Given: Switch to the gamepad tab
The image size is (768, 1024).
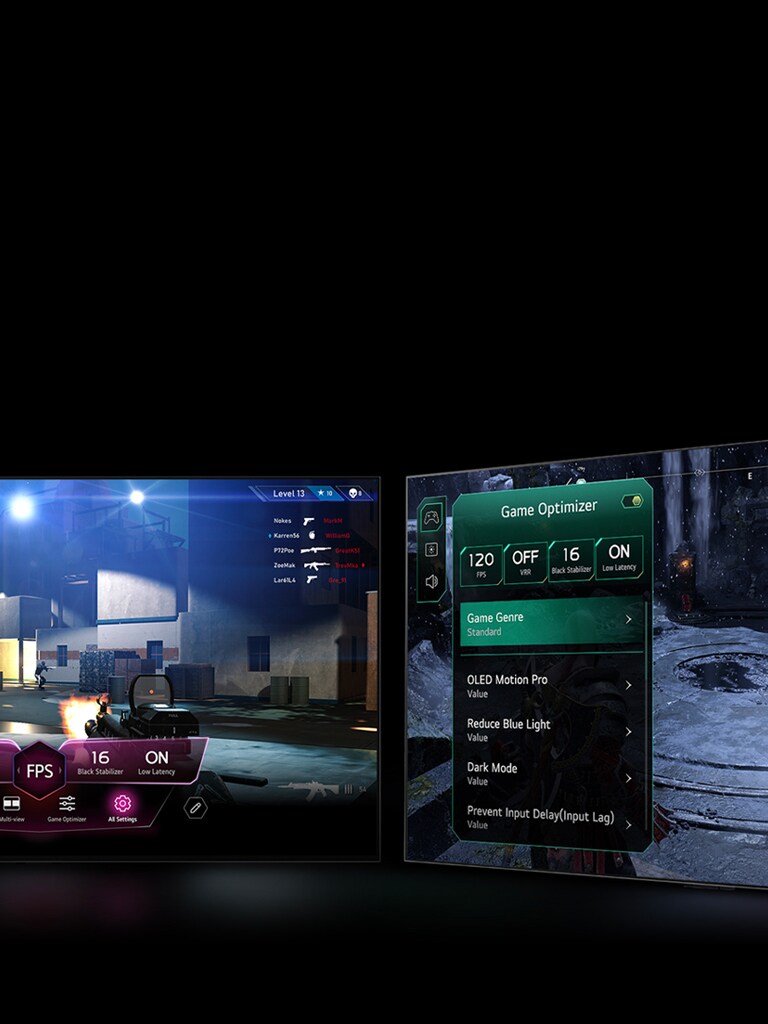Looking at the screenshot, I should click(x=431, y=517).
